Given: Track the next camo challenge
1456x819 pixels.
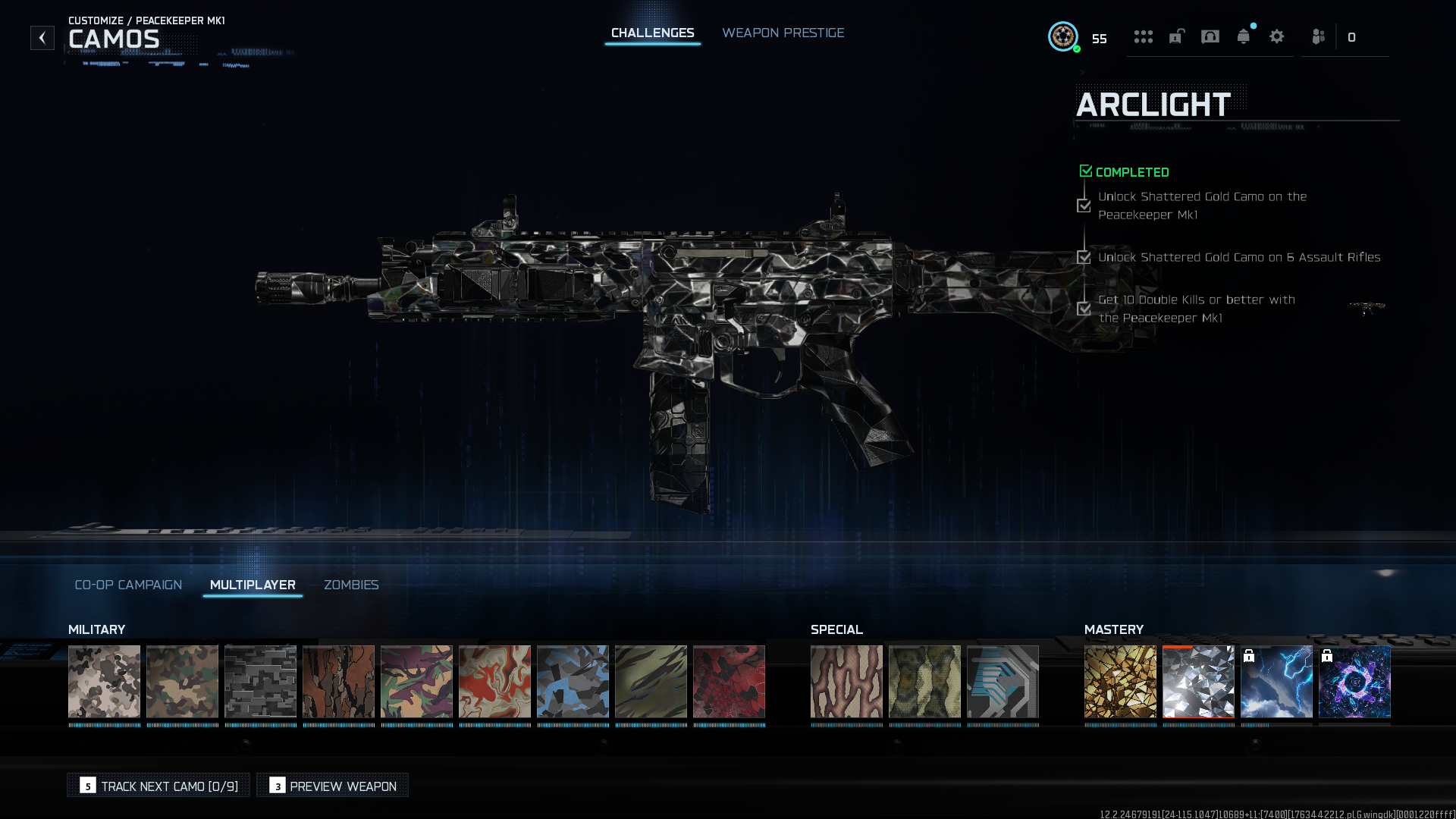Looking at the screenshot, I should pyautogui.click(x=158, y=786).
